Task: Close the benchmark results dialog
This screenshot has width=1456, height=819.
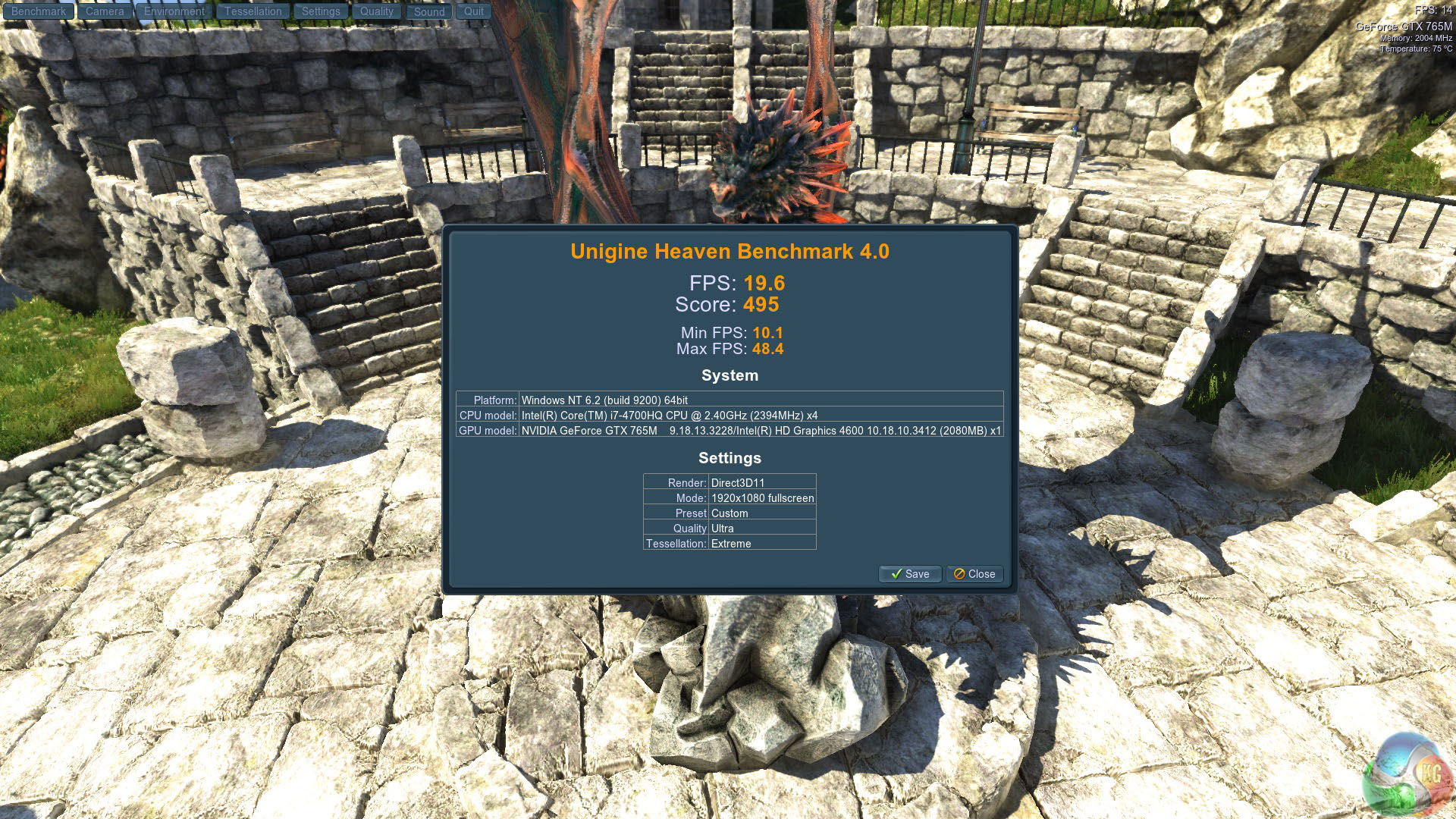Action: 974,574
